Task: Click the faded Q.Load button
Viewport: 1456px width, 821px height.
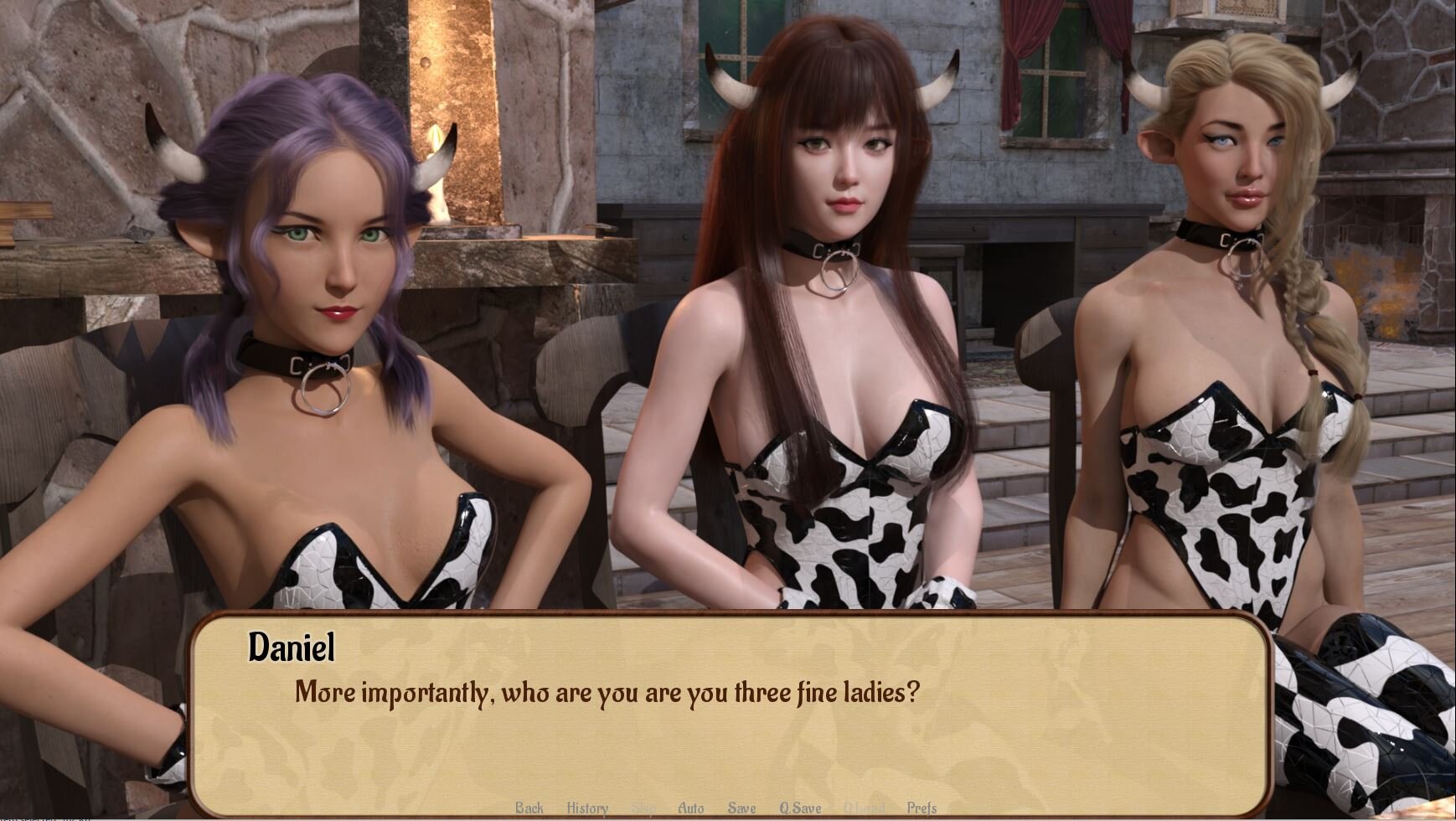Action: click(x=864, y=808)
